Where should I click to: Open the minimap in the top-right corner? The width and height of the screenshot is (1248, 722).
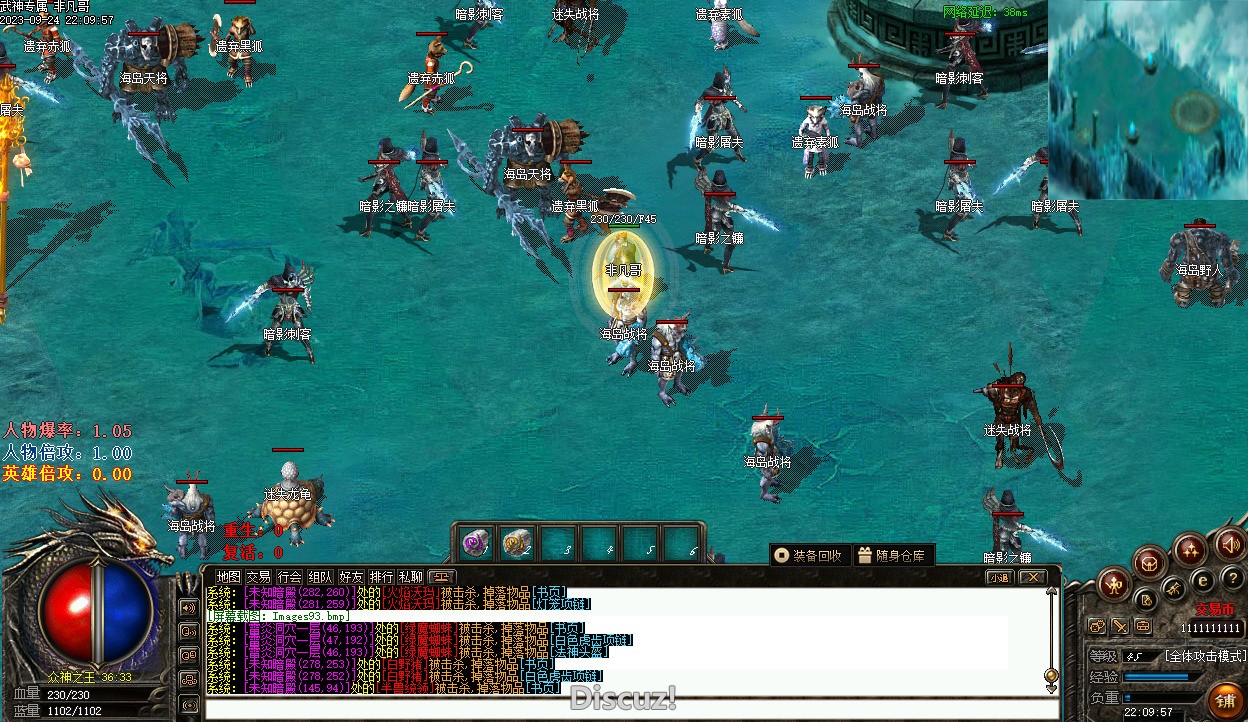tap(1148, 100)
